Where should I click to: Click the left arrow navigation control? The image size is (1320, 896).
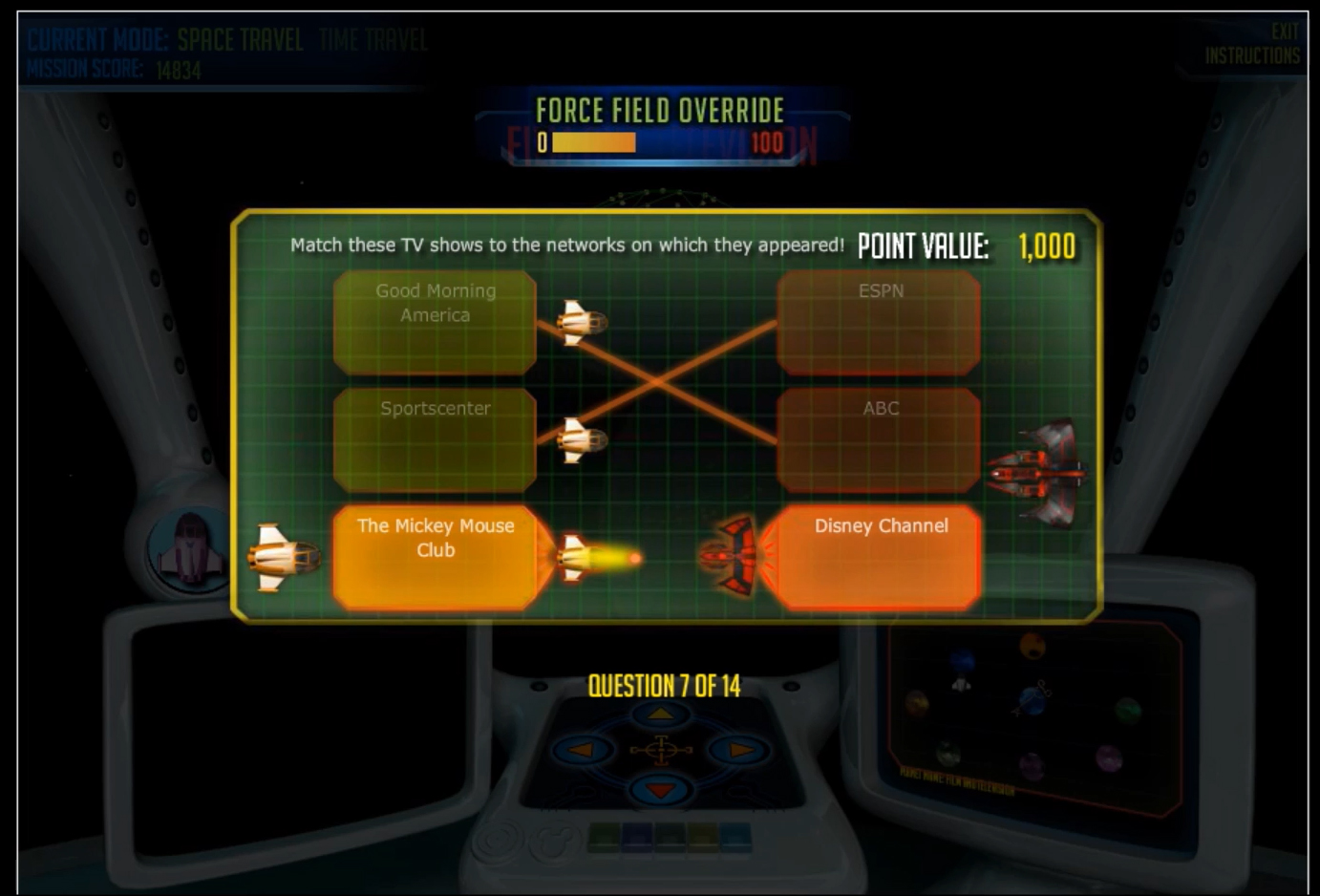pos(581,751)
